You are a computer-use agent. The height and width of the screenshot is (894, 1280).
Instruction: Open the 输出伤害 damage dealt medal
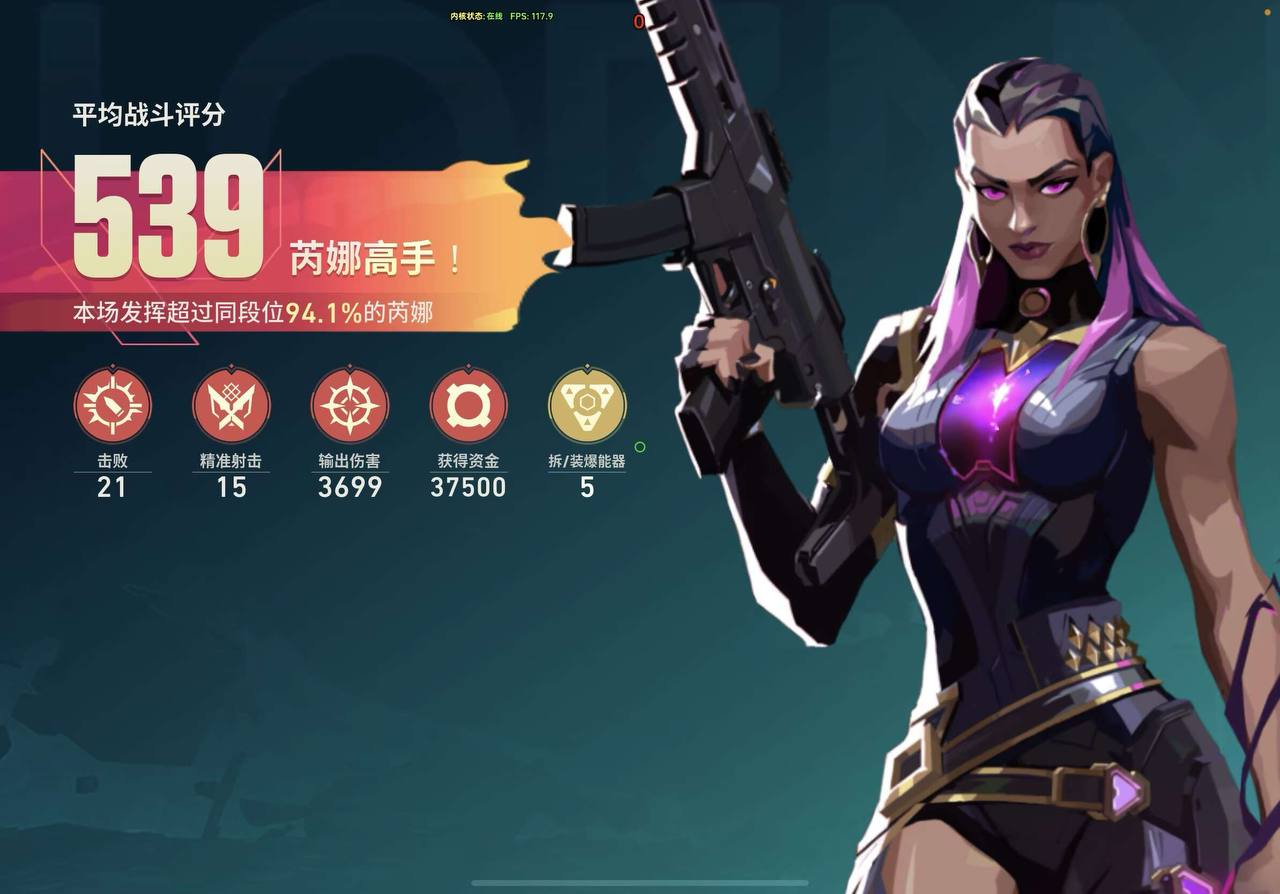[349, 405]
